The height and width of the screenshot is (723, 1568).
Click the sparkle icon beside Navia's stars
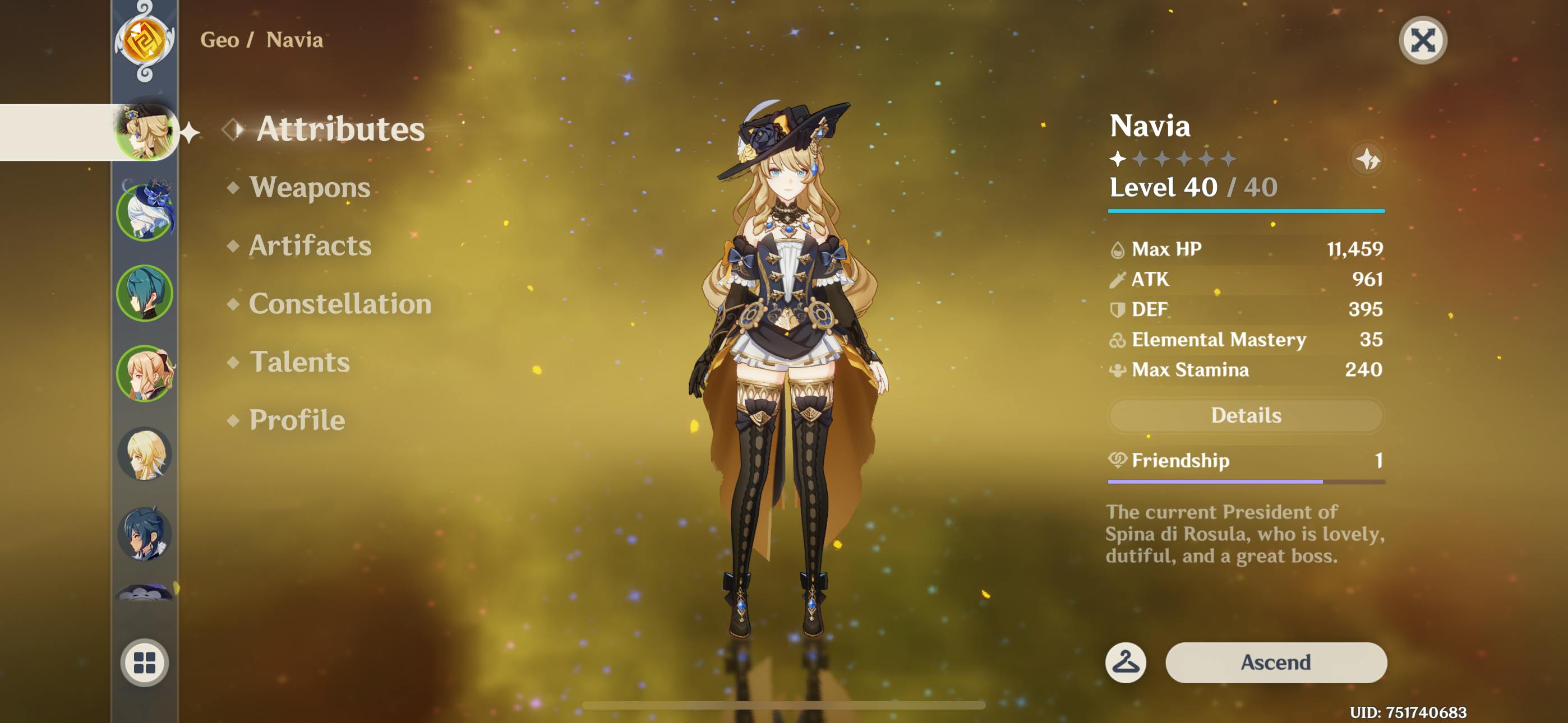click(x=1367, y=159)
